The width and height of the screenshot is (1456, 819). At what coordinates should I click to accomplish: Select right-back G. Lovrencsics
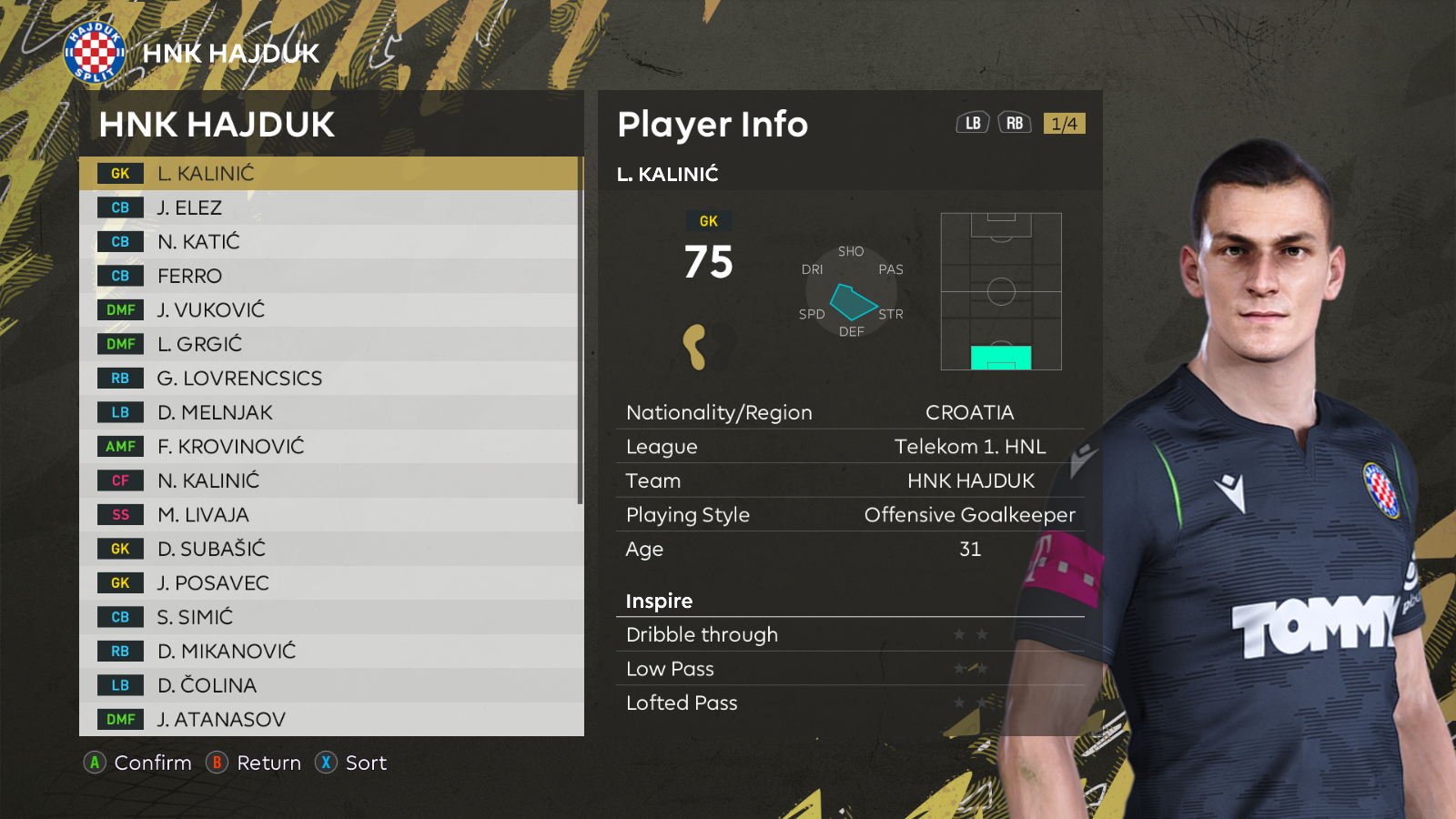[329, 379]
